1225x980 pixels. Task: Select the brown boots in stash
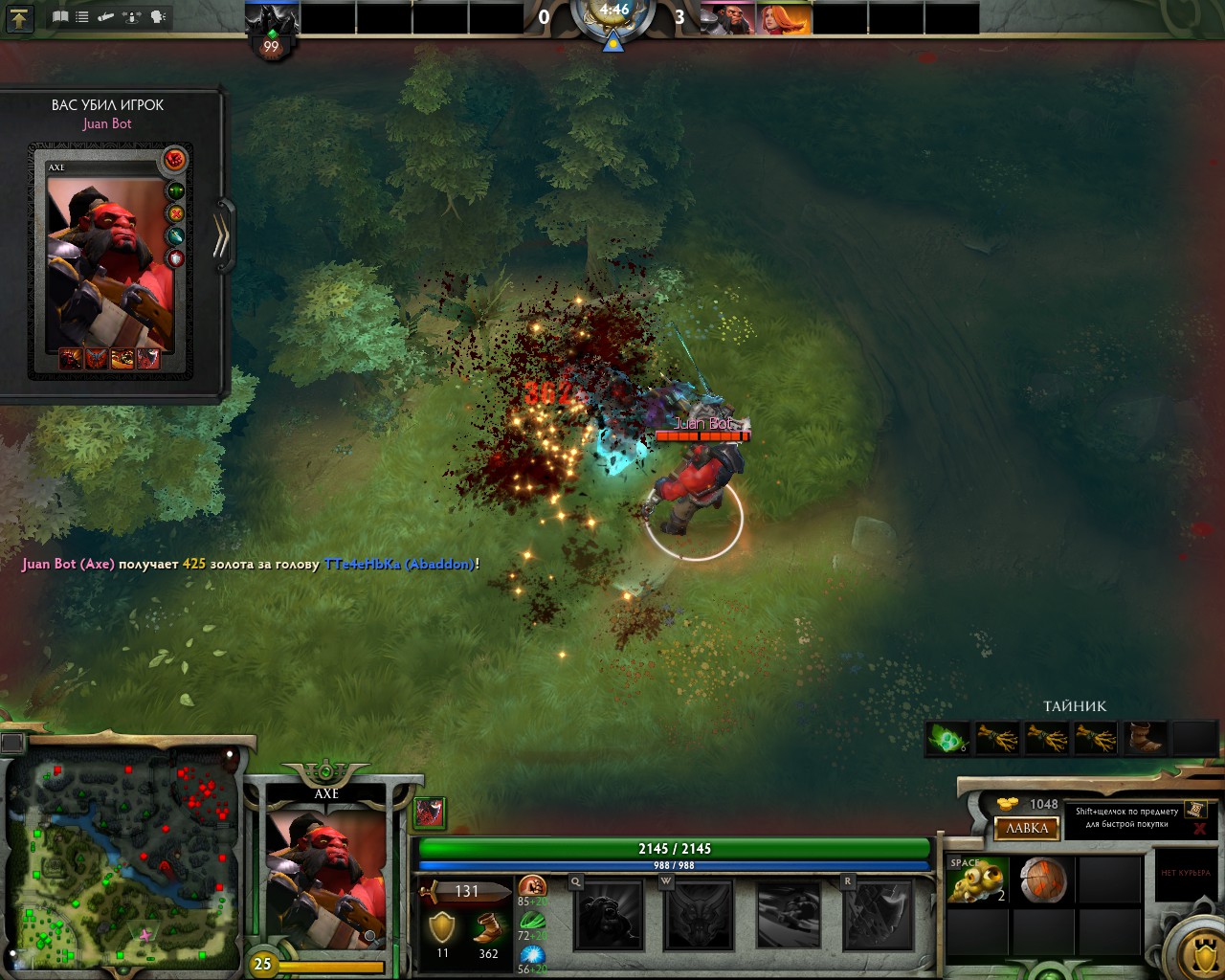point(1145,738)
